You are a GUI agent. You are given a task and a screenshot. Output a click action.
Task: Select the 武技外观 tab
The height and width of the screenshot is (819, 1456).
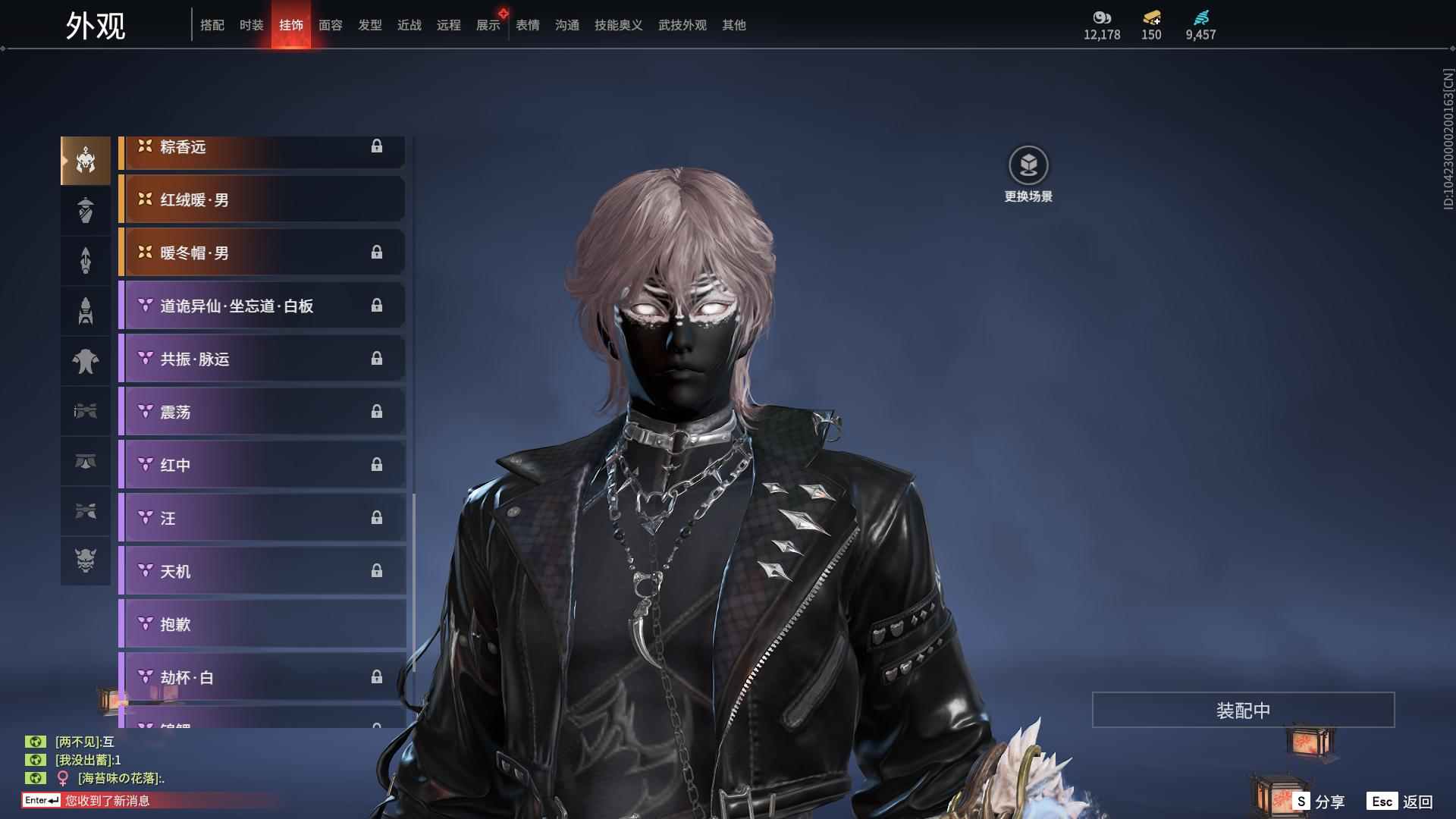pyautogui.click(x=682, y=25)
